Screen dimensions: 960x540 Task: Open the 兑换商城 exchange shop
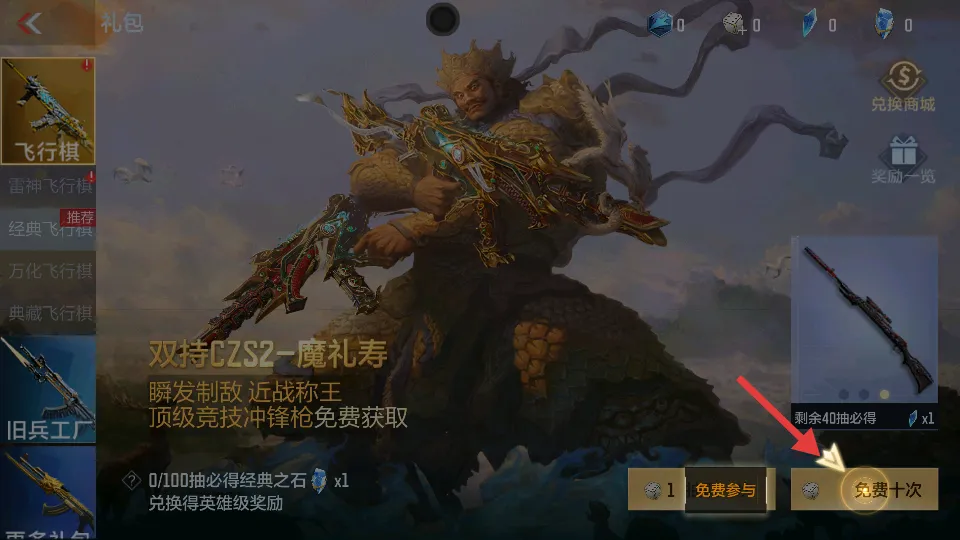(902, 86)
